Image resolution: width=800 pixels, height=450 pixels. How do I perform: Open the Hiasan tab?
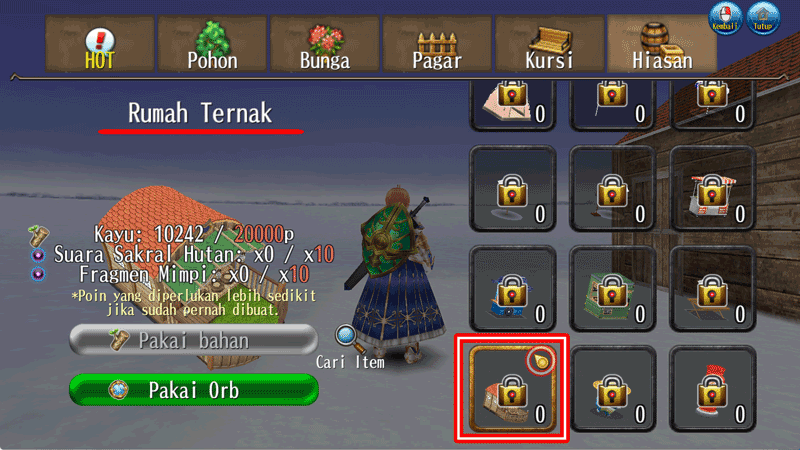click(x=662, y=45)
